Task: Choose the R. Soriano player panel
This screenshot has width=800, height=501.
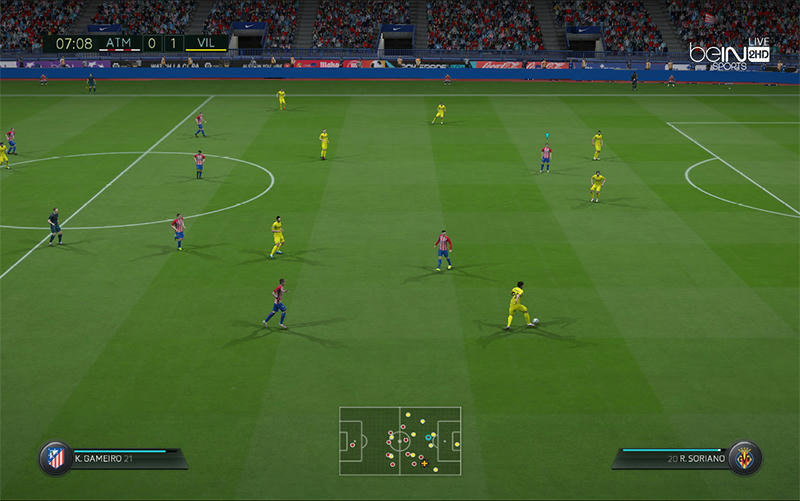Action: click(672, 458)
